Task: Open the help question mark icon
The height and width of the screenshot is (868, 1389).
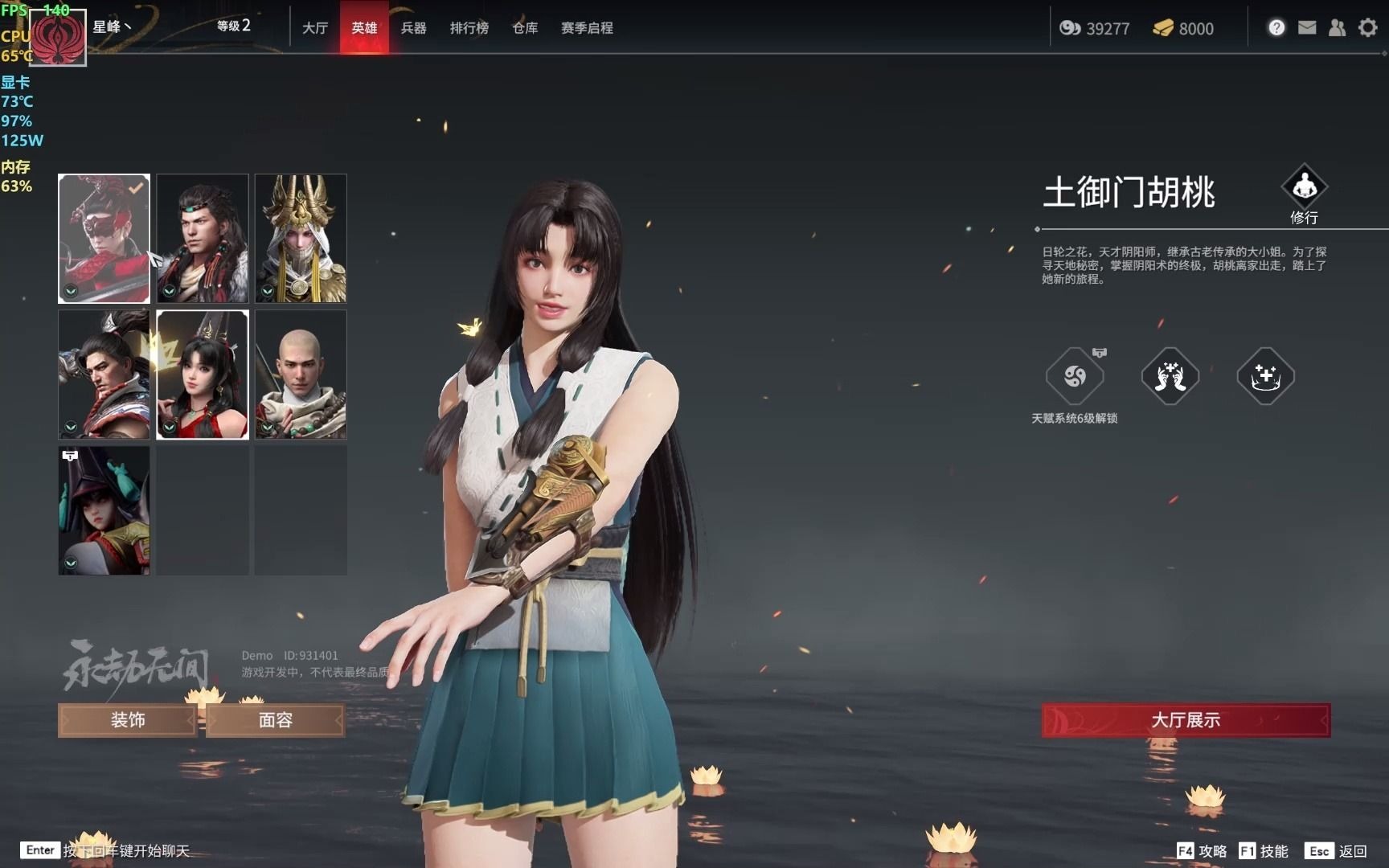Action: 1276,27
